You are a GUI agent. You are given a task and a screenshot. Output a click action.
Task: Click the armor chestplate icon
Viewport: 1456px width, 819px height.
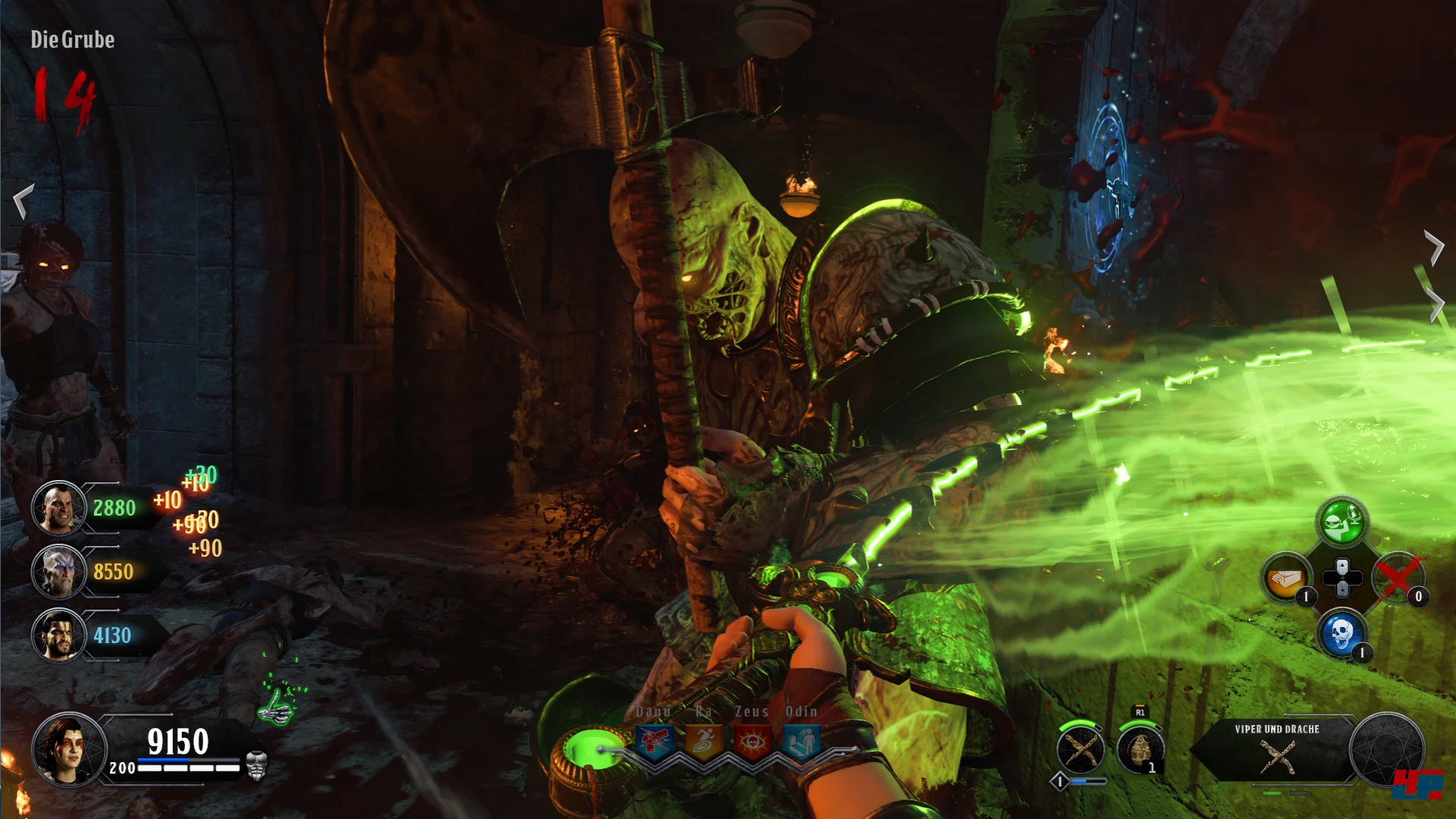click(257, 767)
